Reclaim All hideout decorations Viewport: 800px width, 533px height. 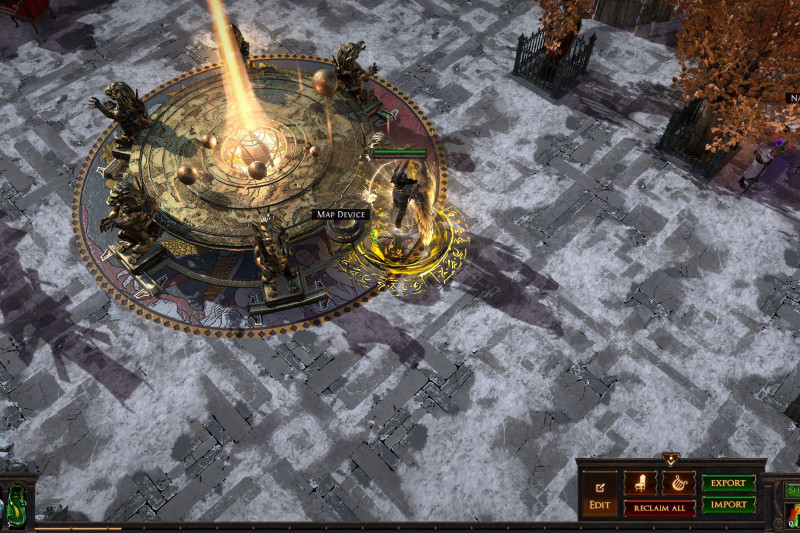659,508
